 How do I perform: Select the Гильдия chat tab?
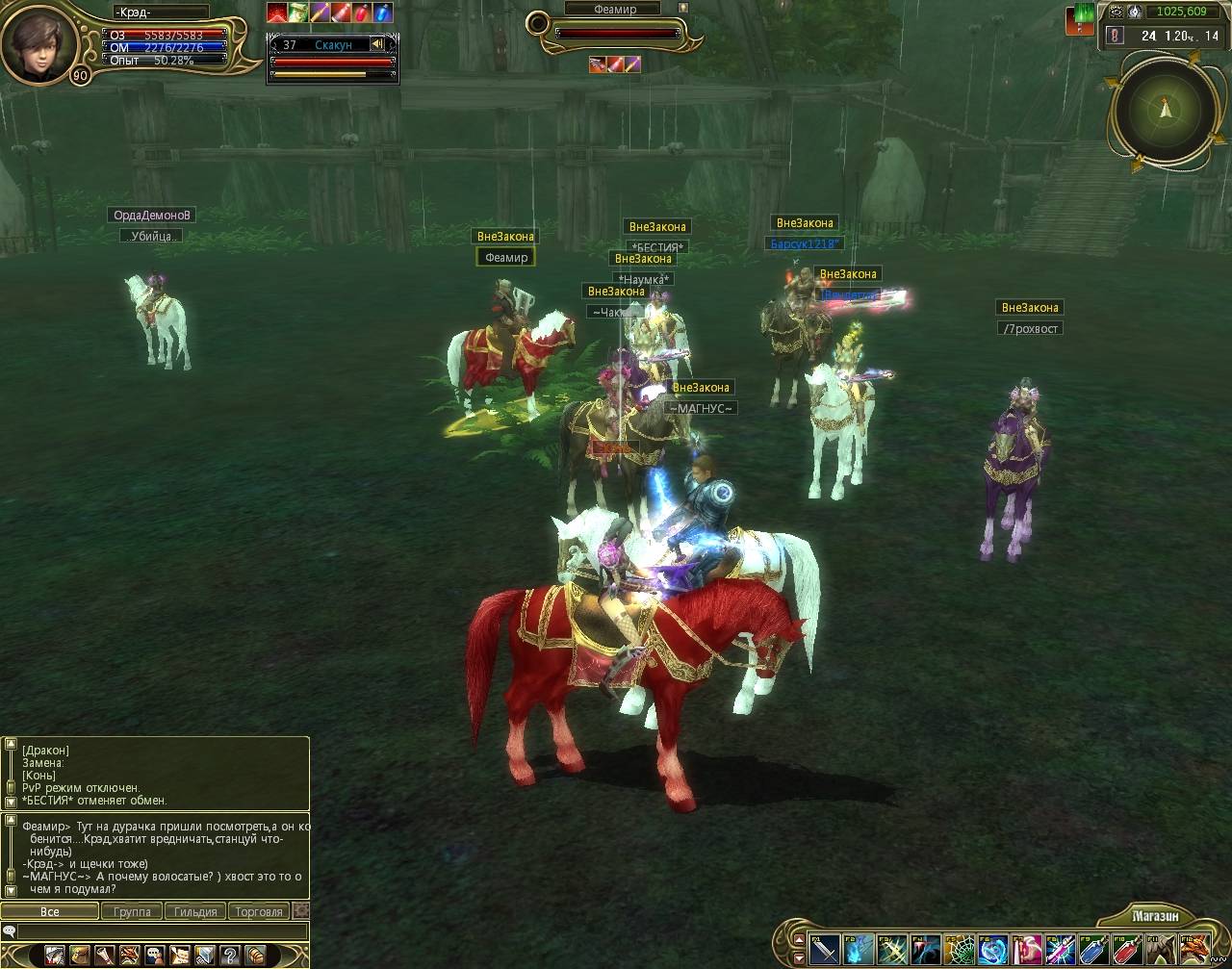pos(195,911)
